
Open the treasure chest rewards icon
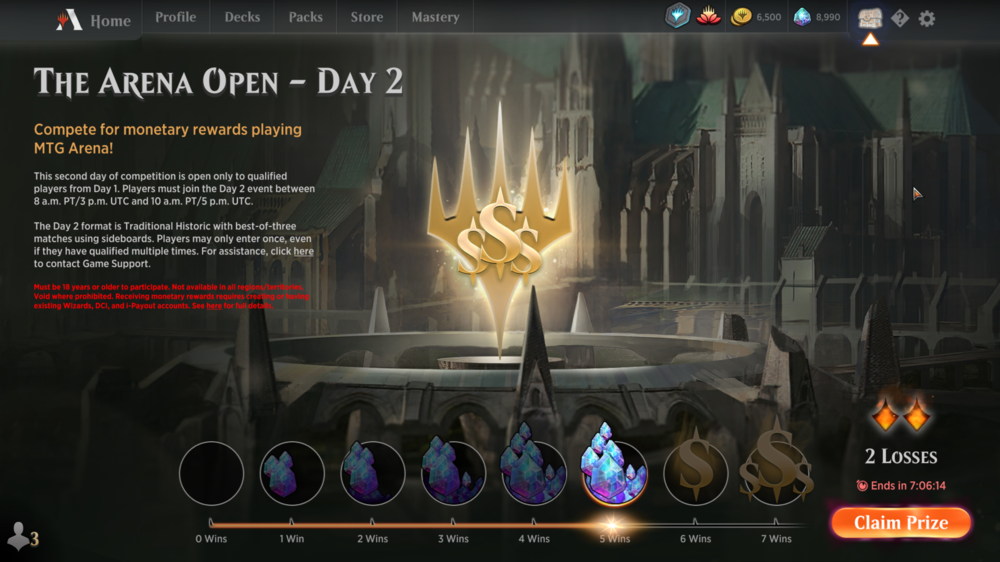pyautogui.click(x=870, y=18)
